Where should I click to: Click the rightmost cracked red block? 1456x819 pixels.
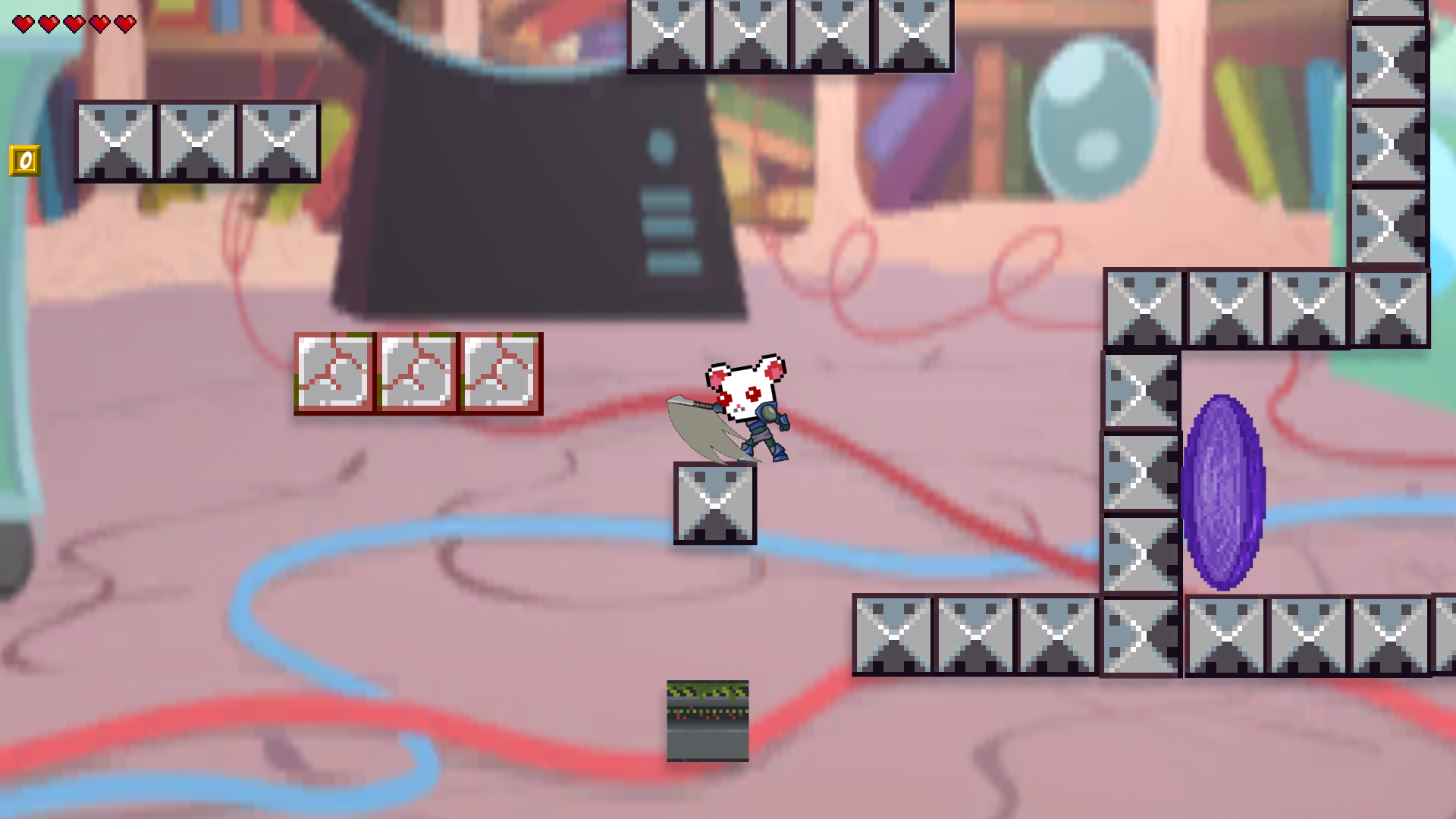pos(502,375)
